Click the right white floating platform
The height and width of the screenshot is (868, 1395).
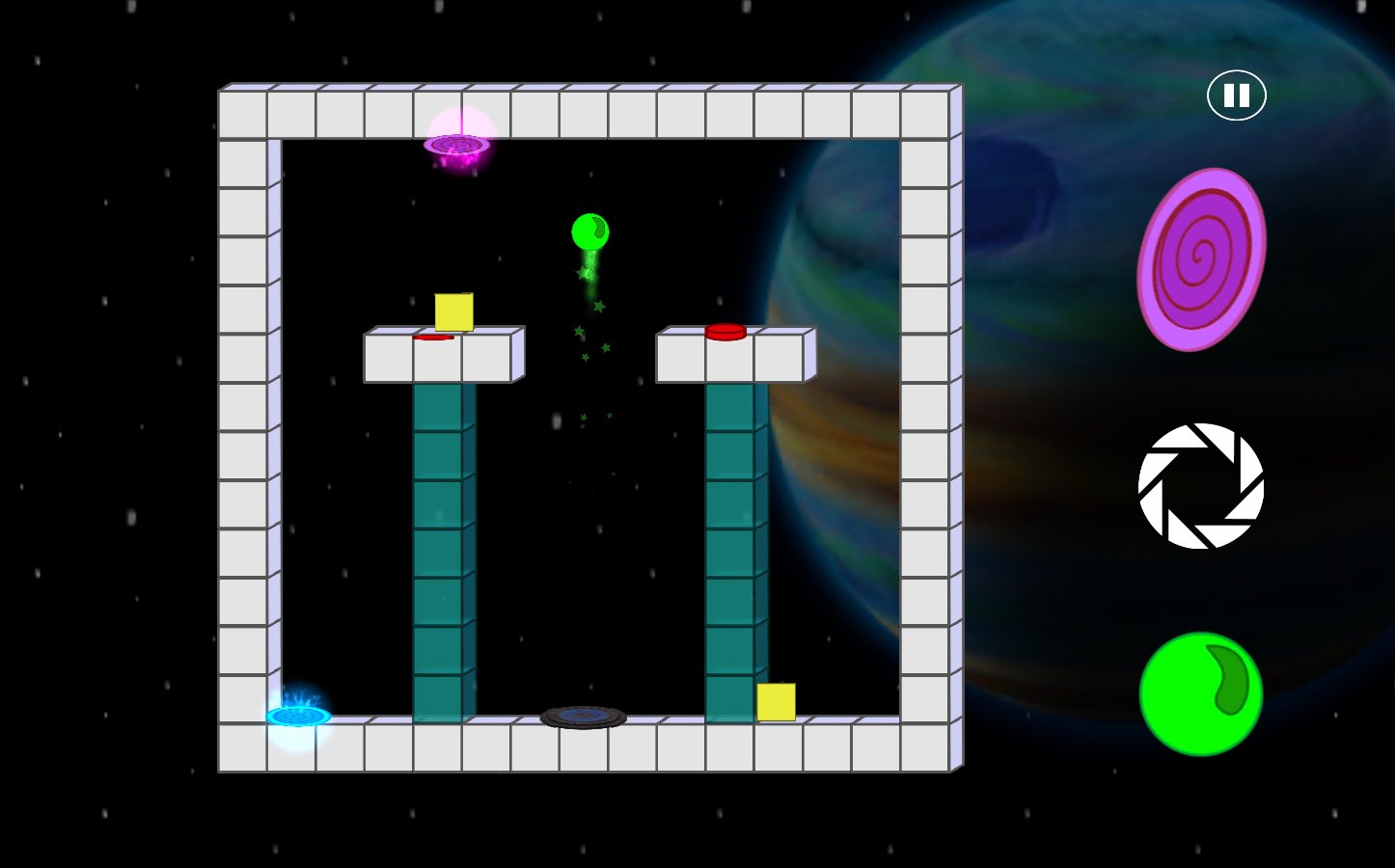(x=735, y=359)
